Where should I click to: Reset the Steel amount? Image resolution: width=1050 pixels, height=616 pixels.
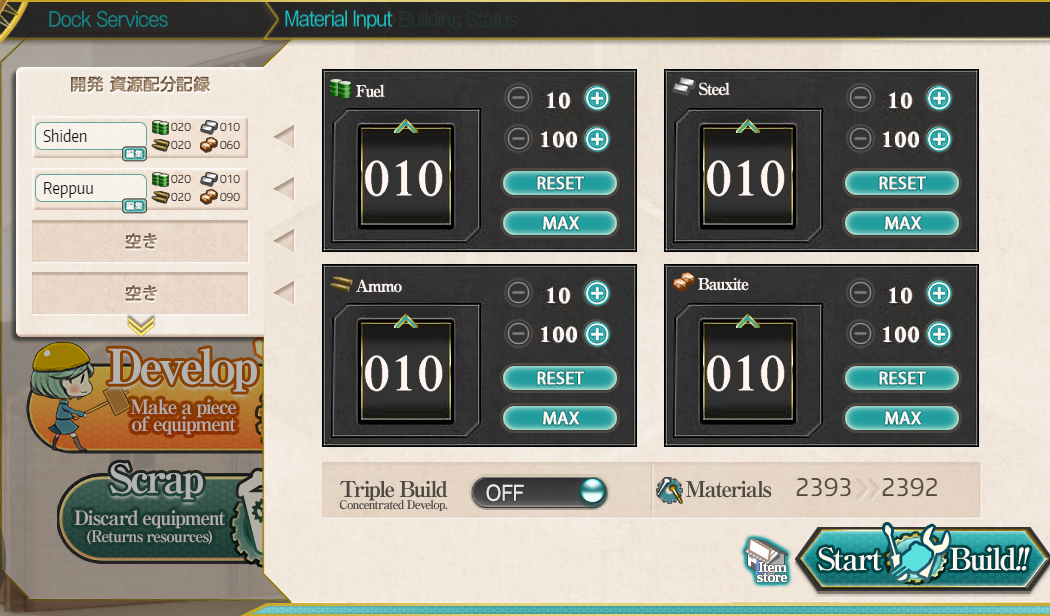click(x=902, y=184)
